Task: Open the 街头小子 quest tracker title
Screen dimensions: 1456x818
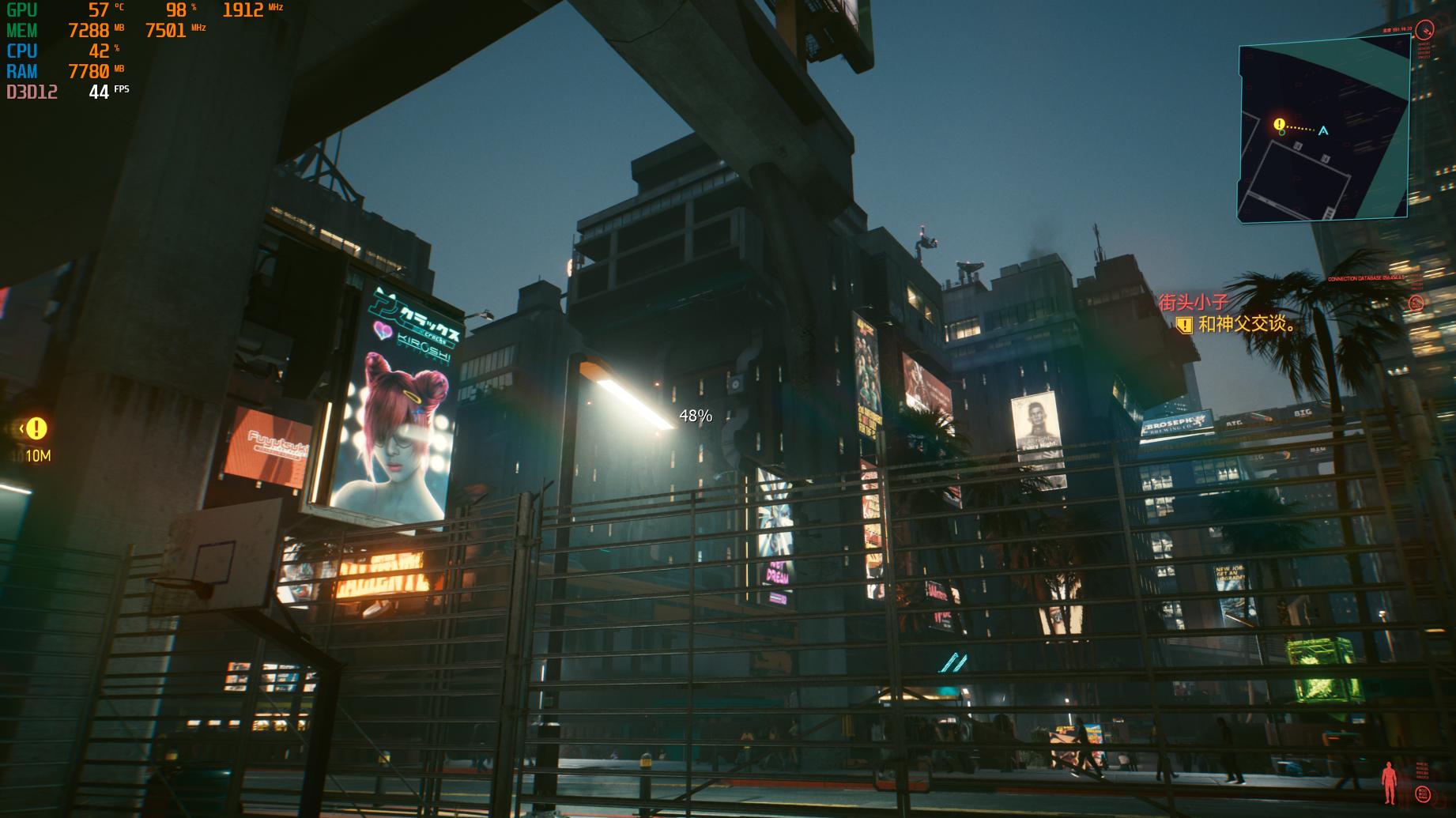Action: coord(1194,302)
